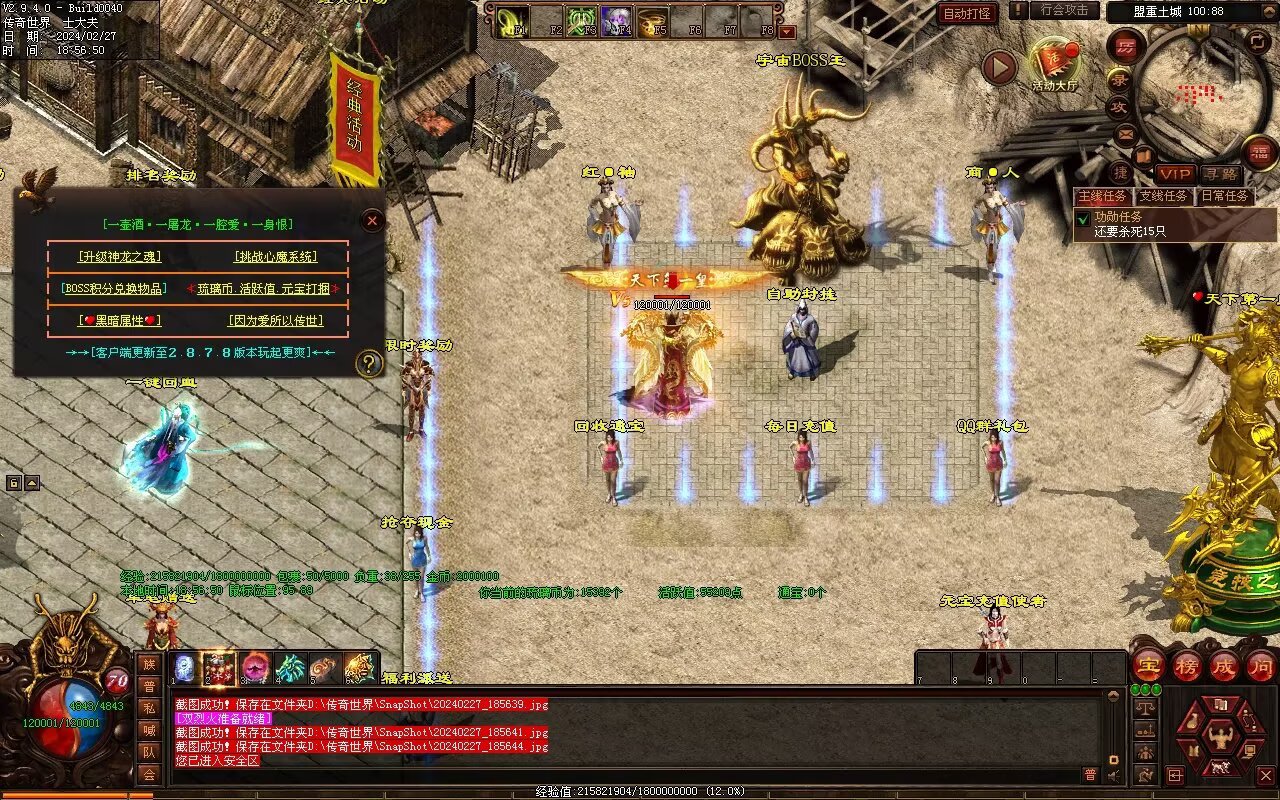The height and width of the screenshot is (800, 1280).
Task: Open BOSS积分兑换物品 exchange link
Action: pyautogui.click(x=109, y=288)
